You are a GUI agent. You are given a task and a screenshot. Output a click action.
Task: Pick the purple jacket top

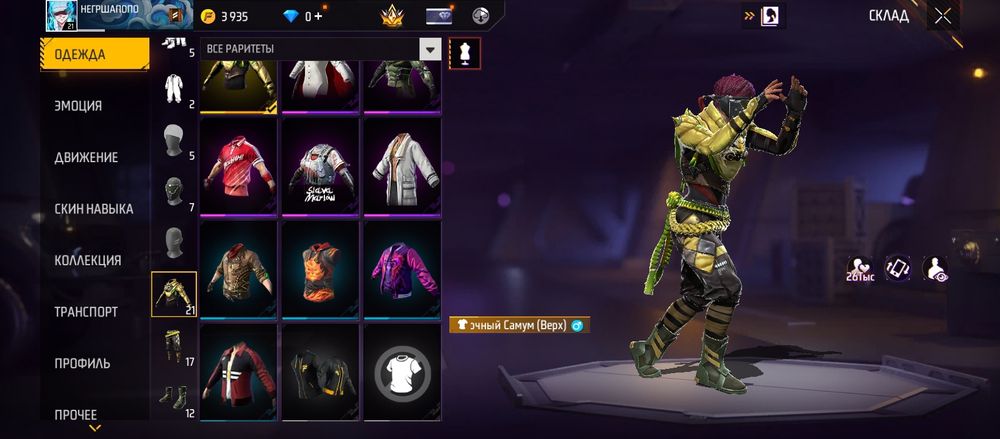point(401,269)
